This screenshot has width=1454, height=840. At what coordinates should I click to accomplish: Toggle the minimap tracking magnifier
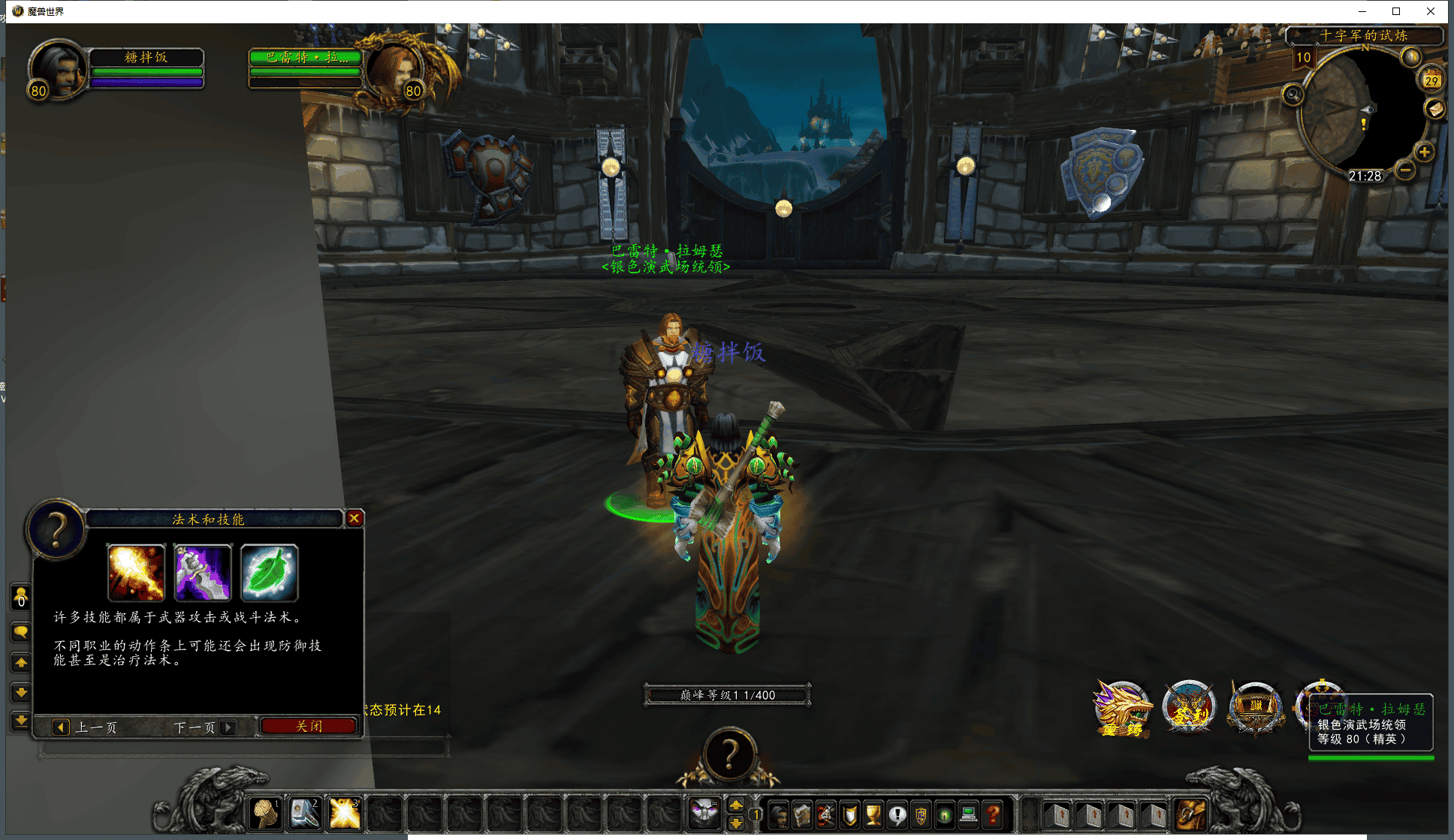(1292, 95)
